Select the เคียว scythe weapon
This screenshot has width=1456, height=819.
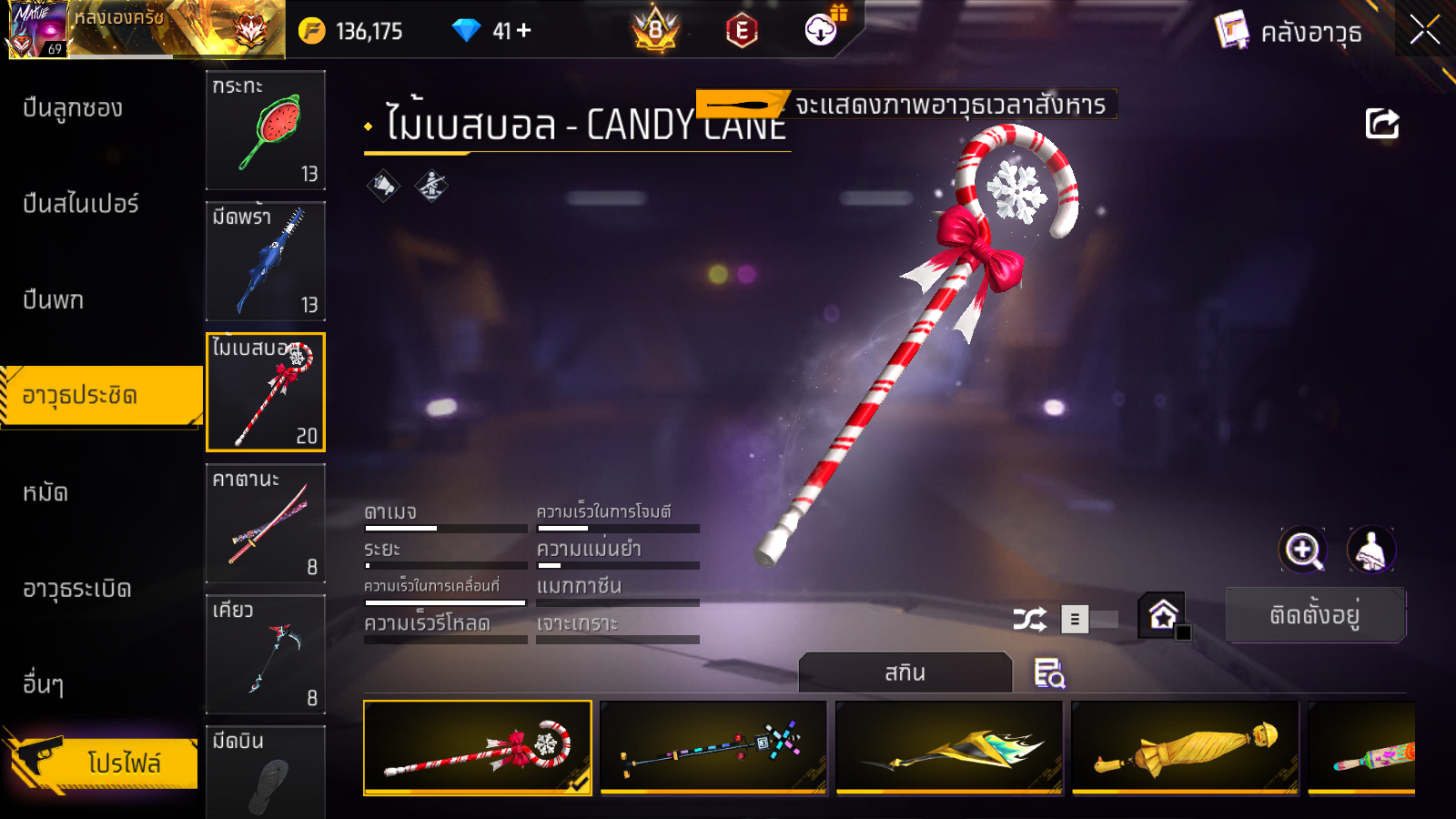266,654
